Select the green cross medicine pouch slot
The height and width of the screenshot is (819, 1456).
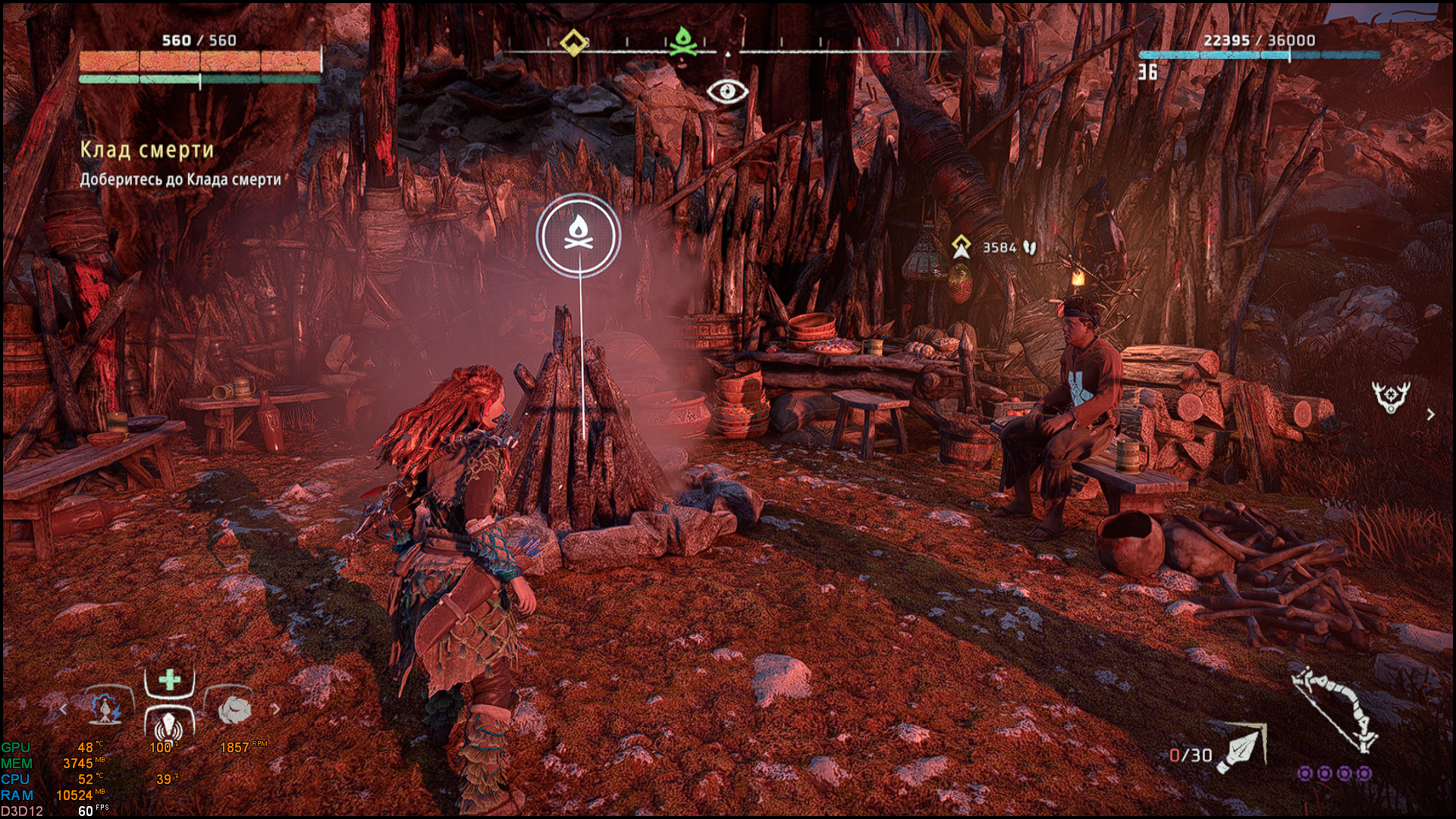pos(170,679)
